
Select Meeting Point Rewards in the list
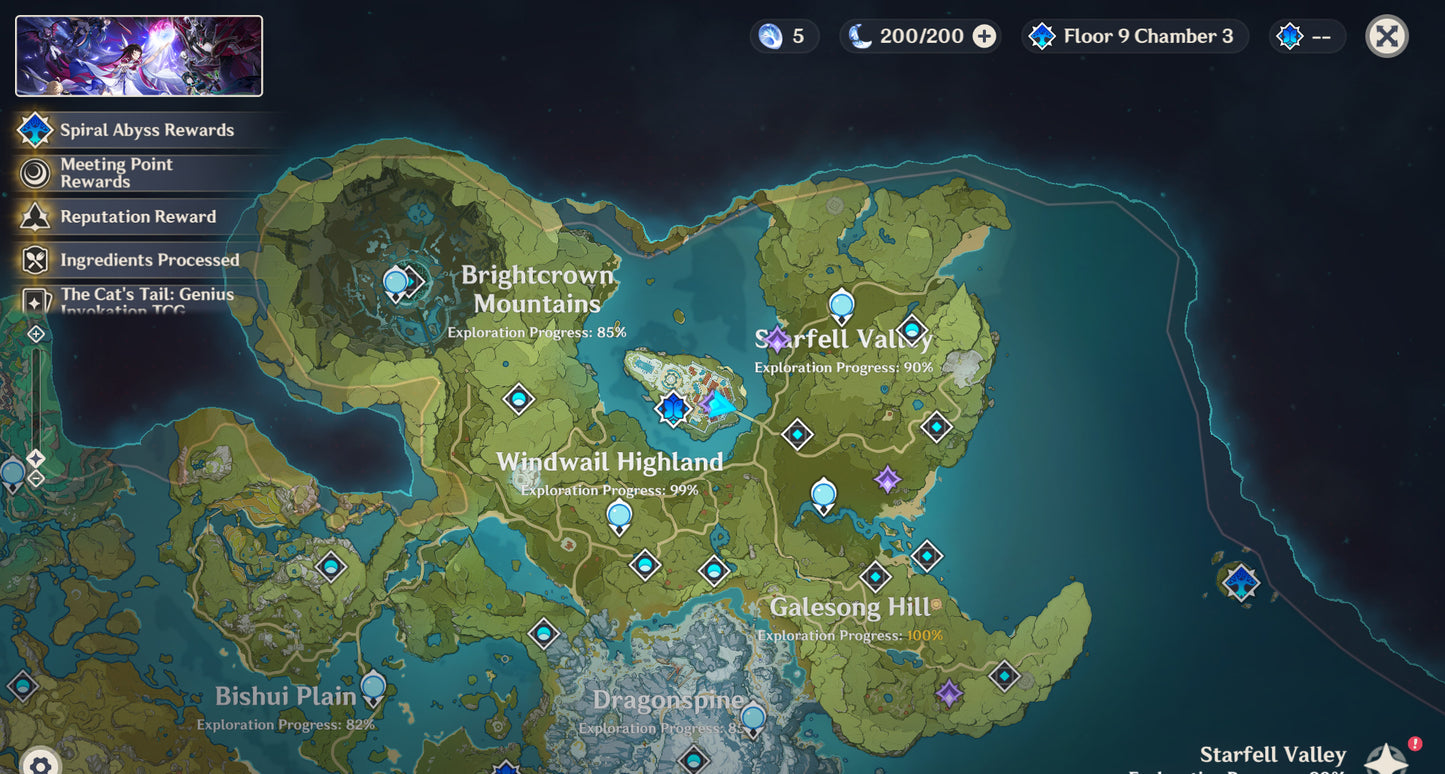(x=118, y=173)
